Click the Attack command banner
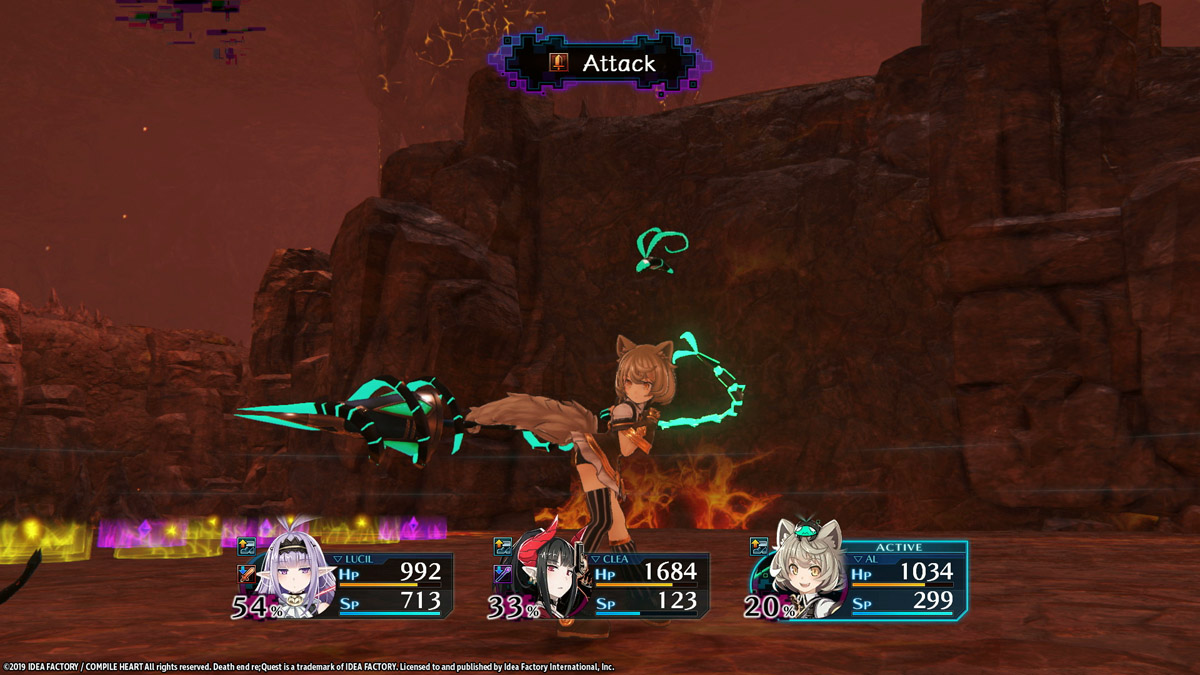The height and width of the screenshot is (675, 1200). point(602,64)
